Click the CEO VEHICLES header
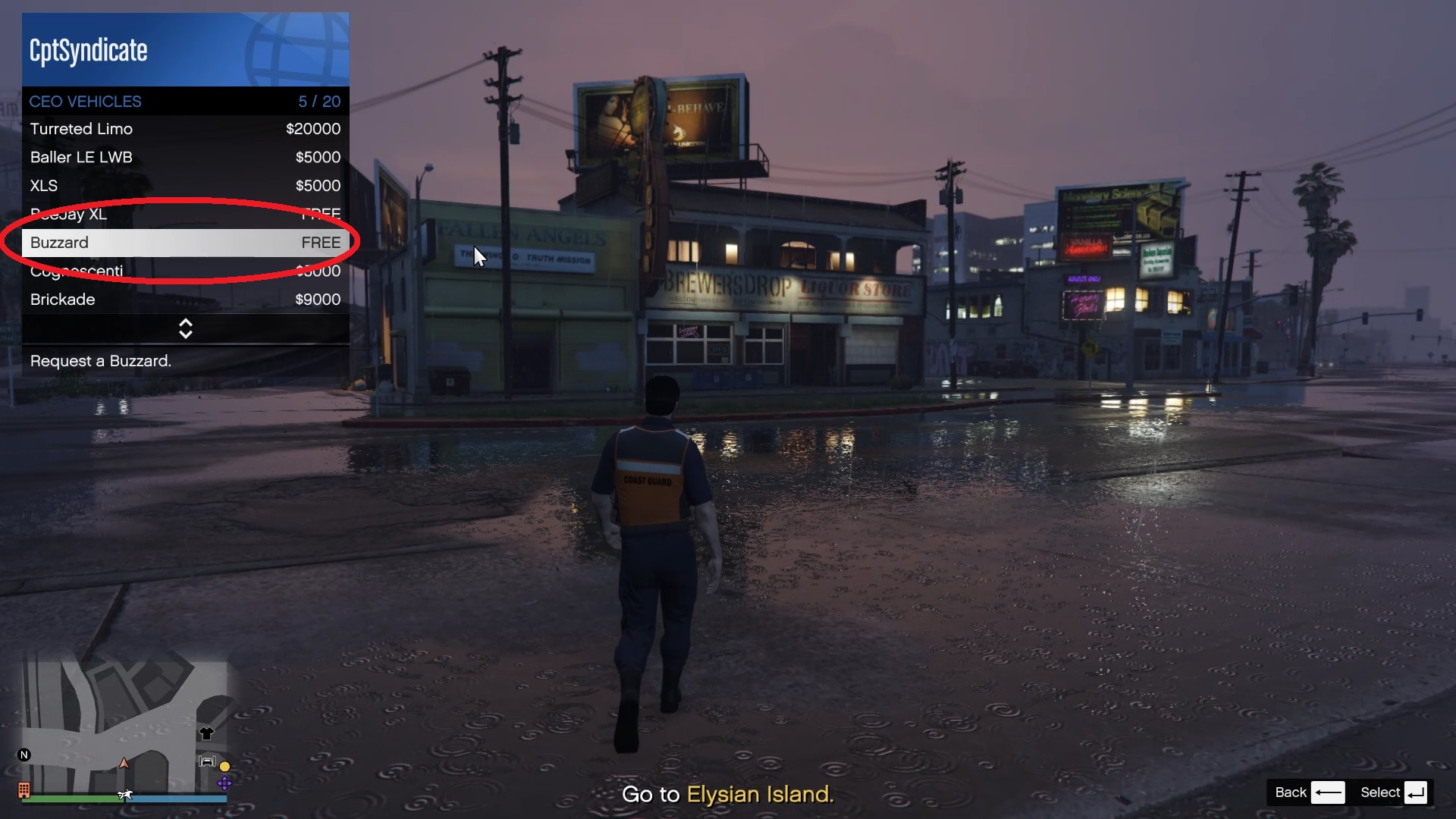Screen dimensions: 1456x819 point(85,101)
